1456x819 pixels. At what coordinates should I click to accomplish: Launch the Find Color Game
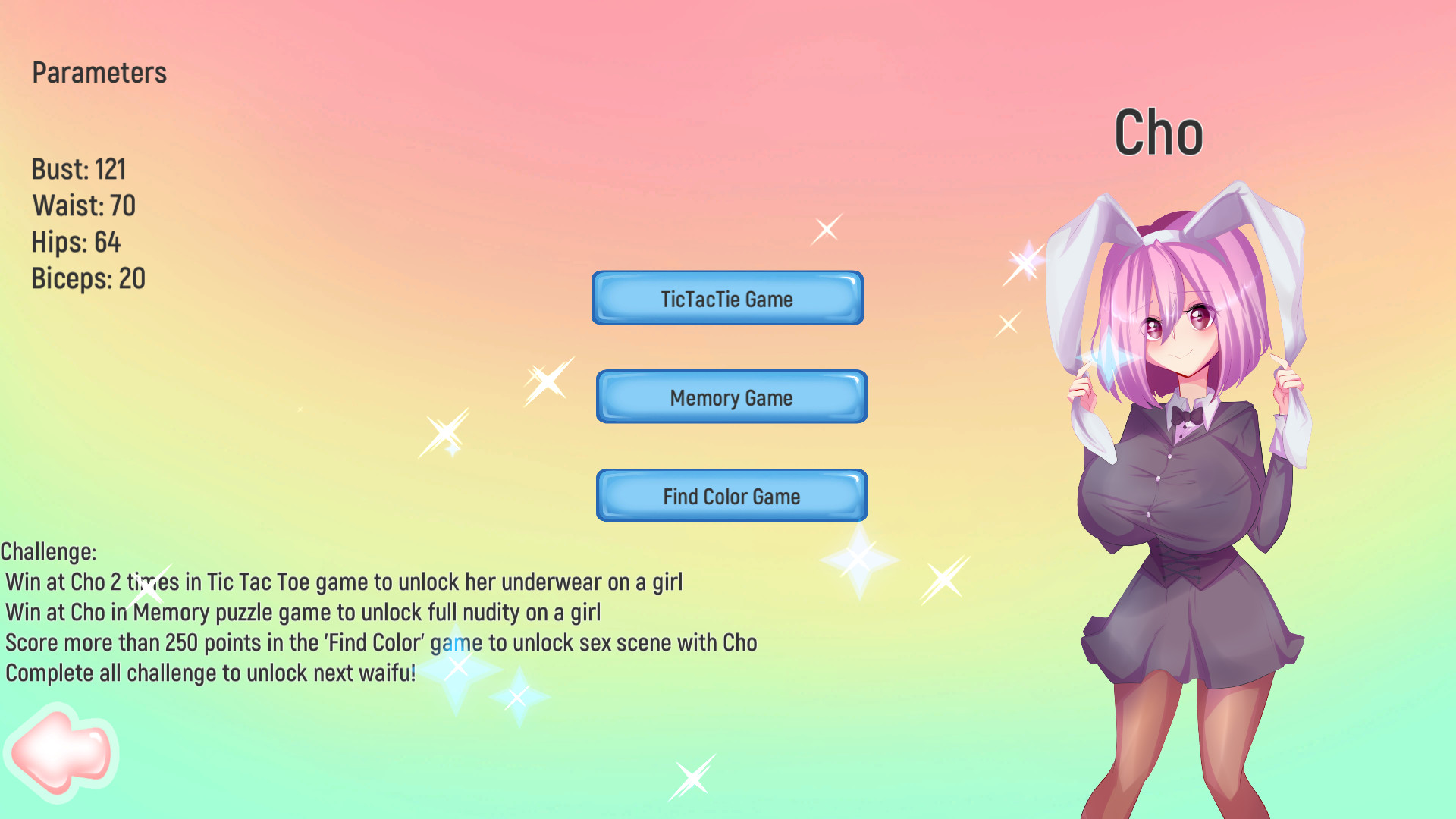pyautogui.click(x=730, y=496)
